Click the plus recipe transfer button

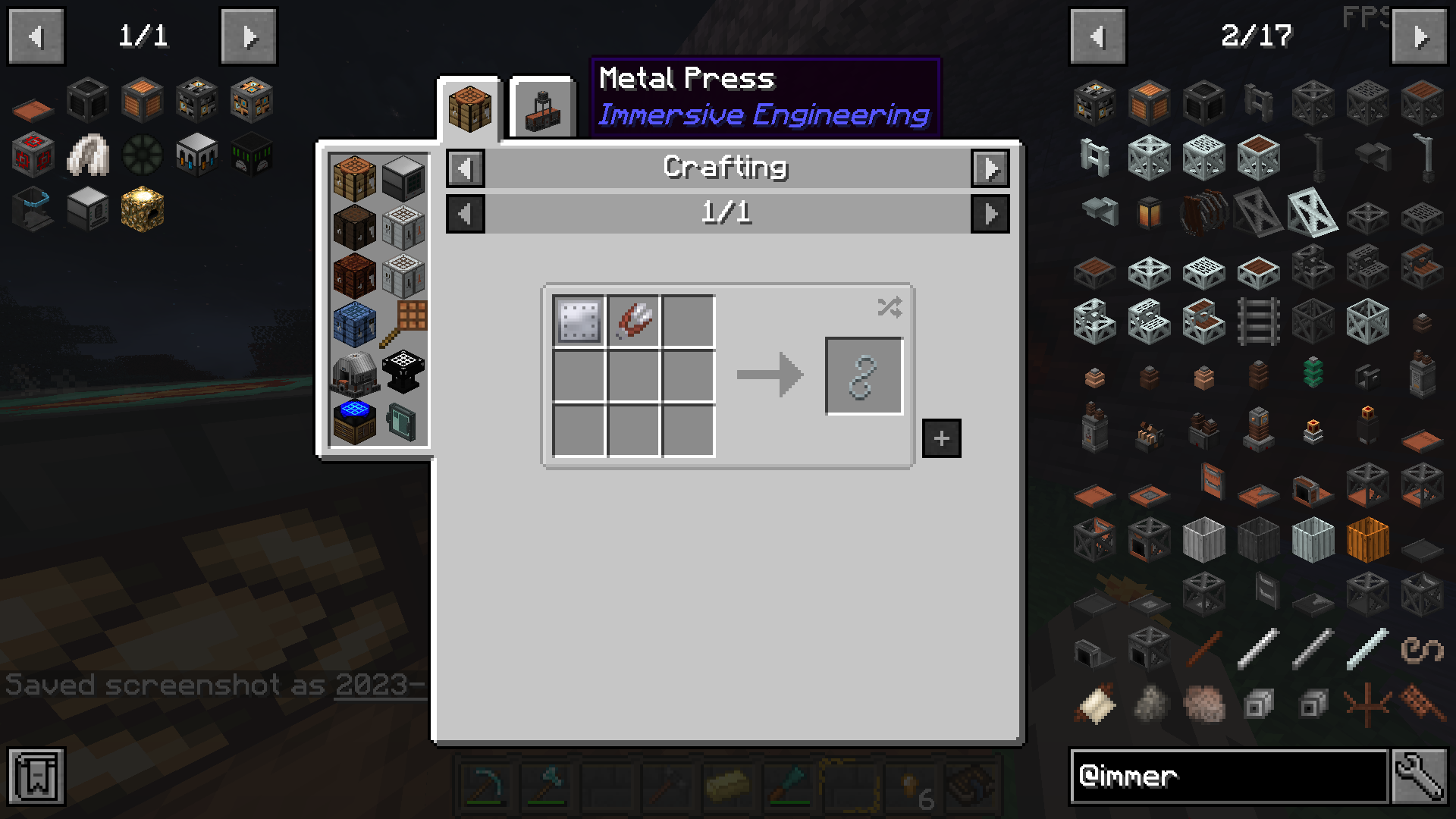pyautogui.click(x=941, y=438)
